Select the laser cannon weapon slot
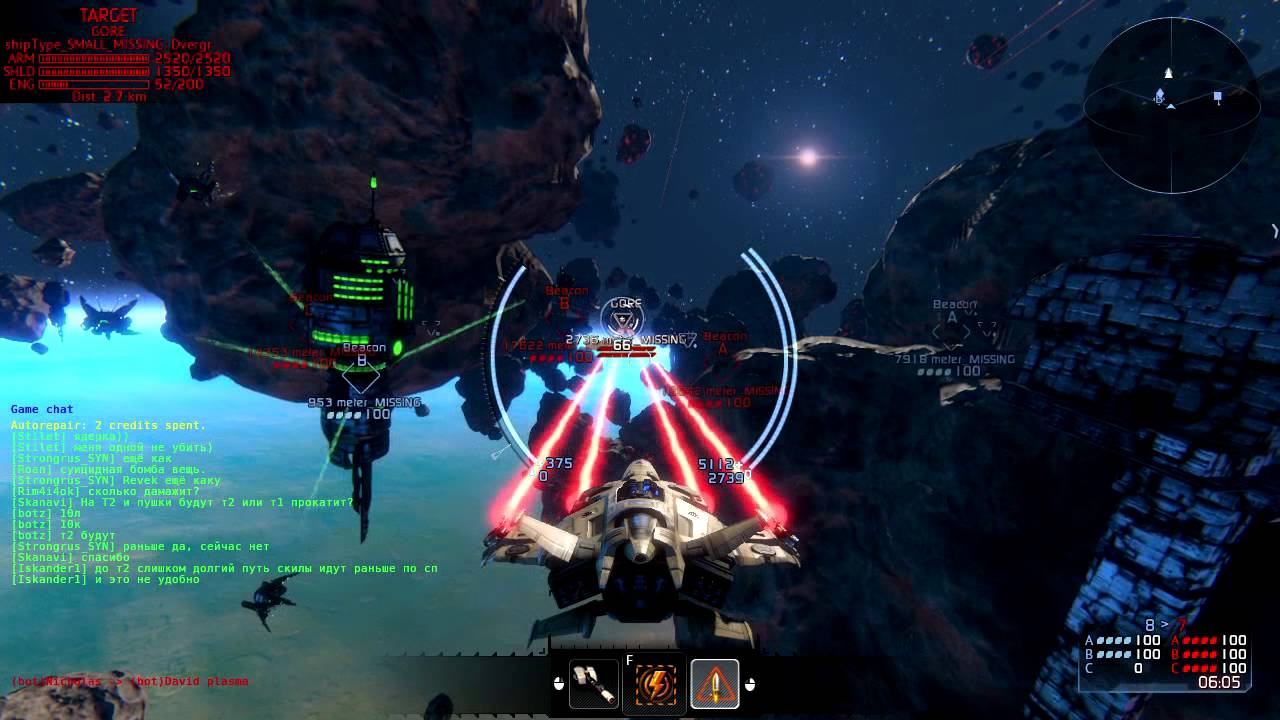 click(594, 684)
